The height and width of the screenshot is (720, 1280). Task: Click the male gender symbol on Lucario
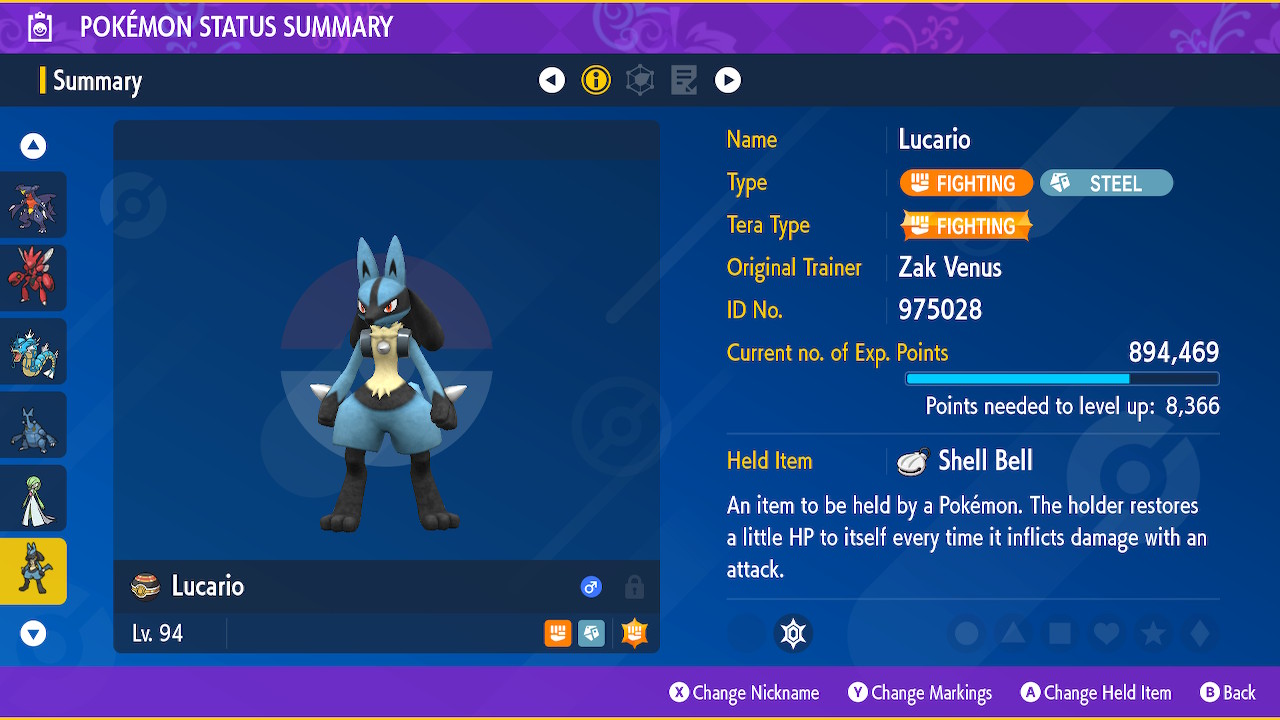(x=591, y=587)
